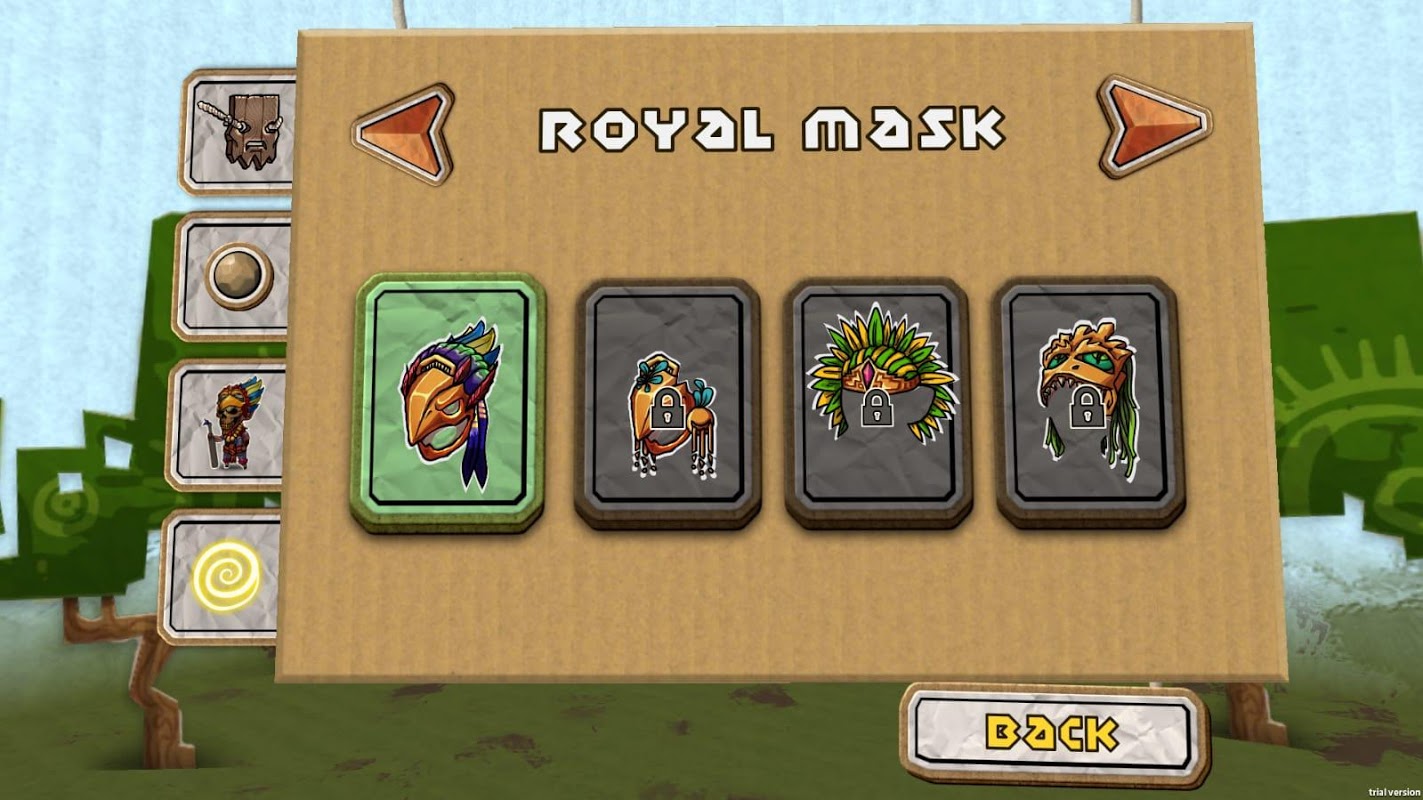Select the unlocked bird beak mask card
This screenshot has height=800, width=1423.
coord(448,402)
